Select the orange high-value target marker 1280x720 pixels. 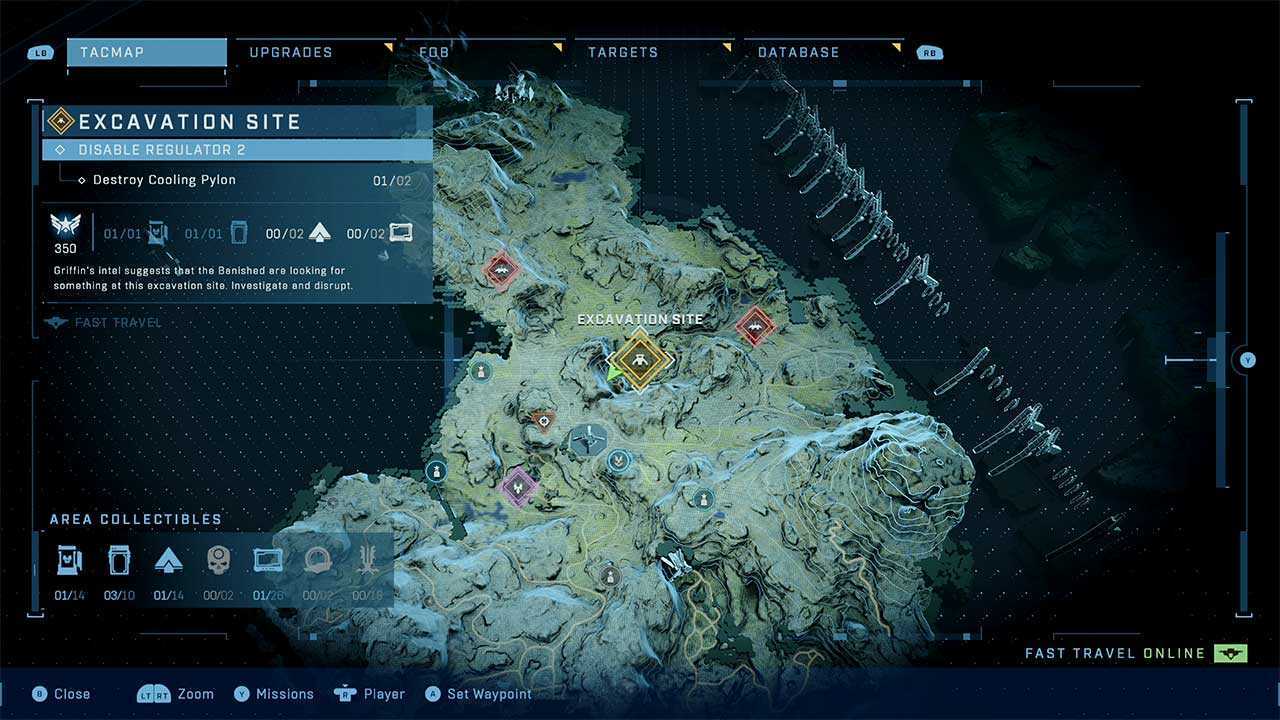coord(543,421)
